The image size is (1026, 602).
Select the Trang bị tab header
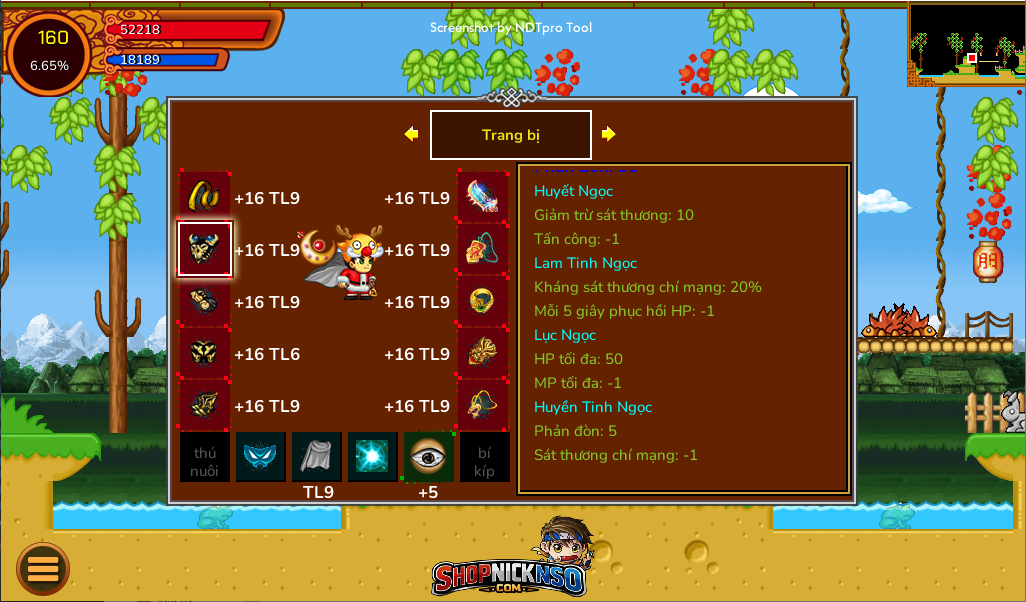point(510,135)
